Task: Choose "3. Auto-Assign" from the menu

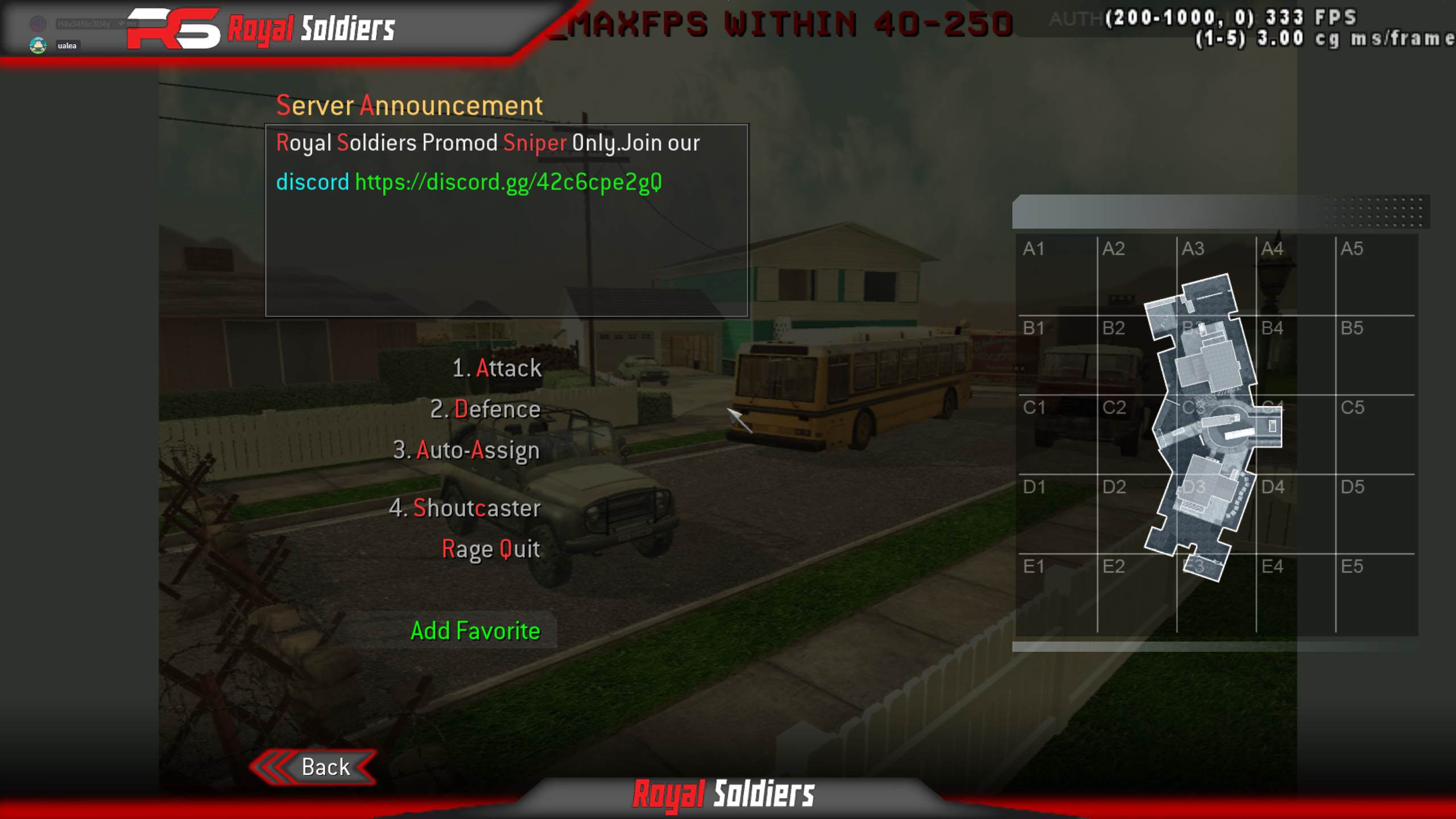Action: 468,450
